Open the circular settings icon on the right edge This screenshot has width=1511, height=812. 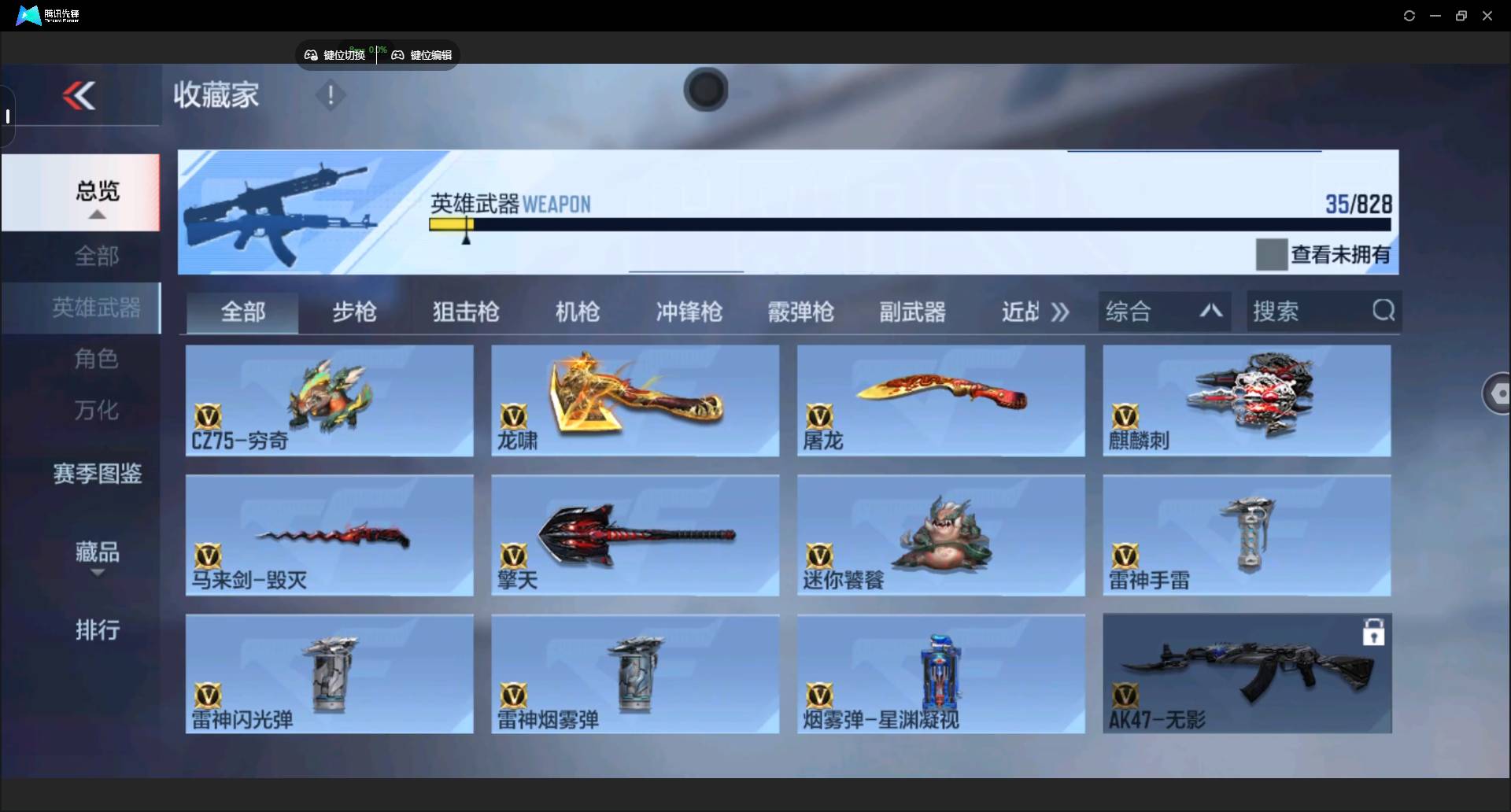[x=1499, y=393]
